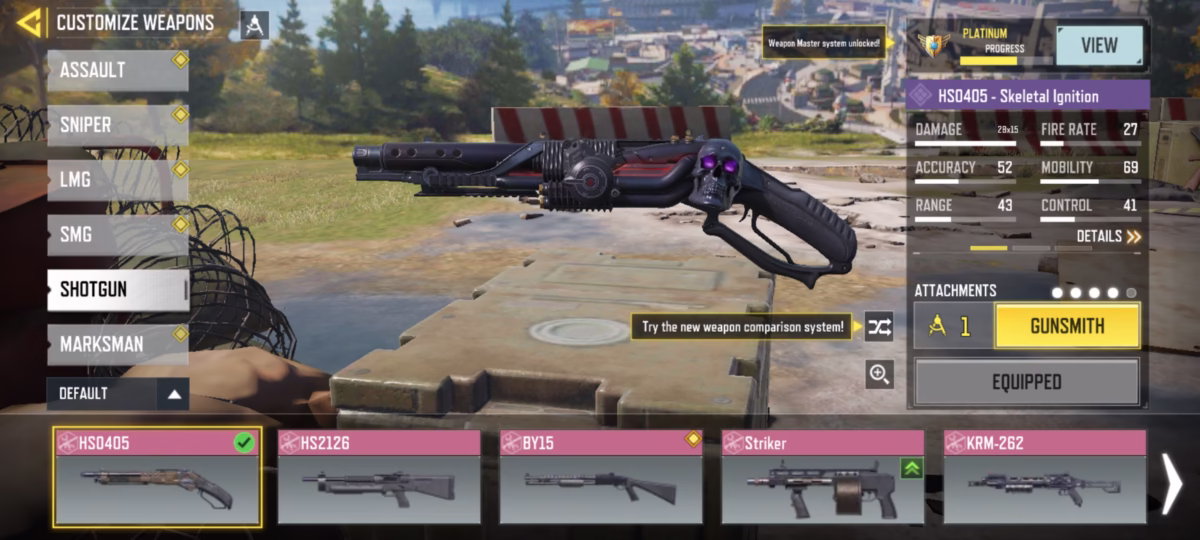This screenshot has width=1200, height=540.
Task: Pick the BY15 shotgun card
Action: (x=601, y=477)
